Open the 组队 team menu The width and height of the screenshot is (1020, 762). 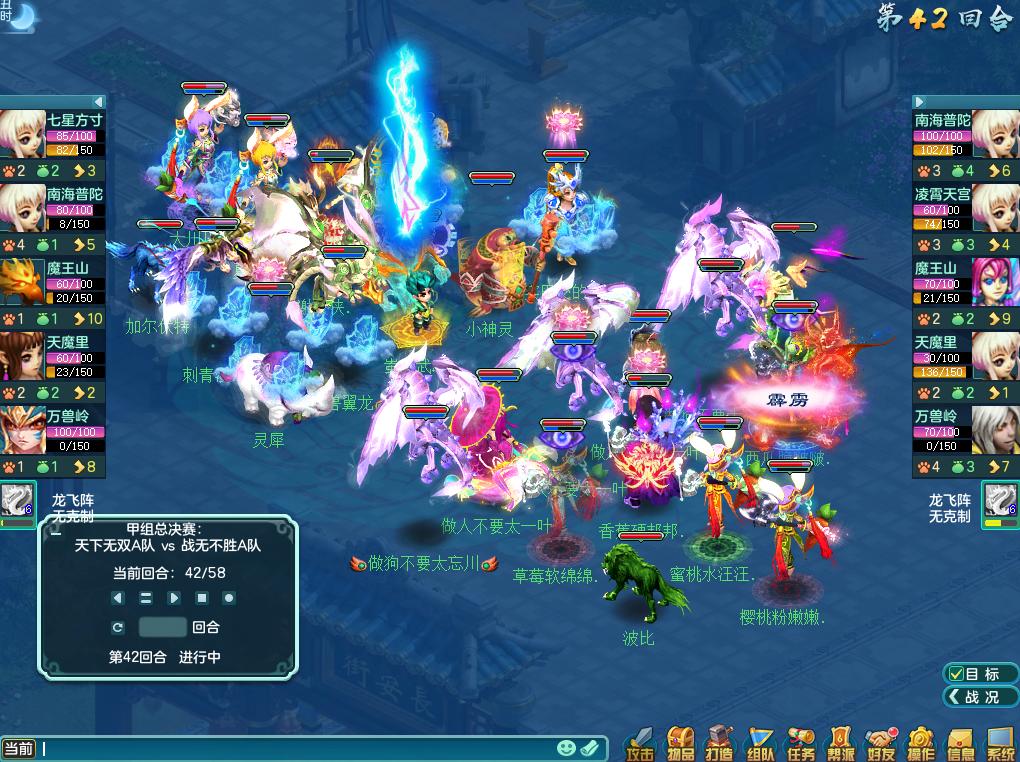(760, 743)
